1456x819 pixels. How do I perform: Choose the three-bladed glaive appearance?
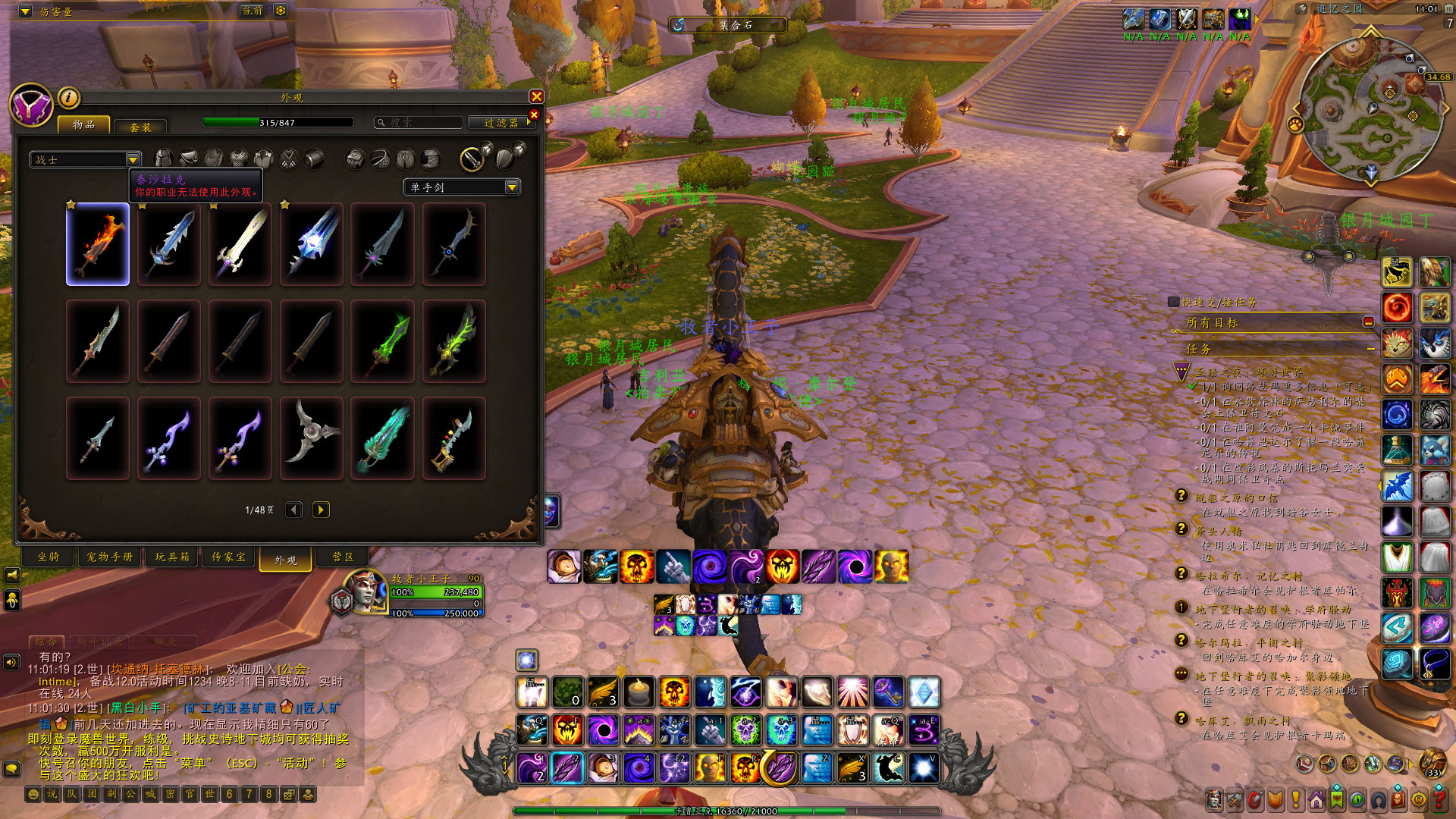[312, 438]
